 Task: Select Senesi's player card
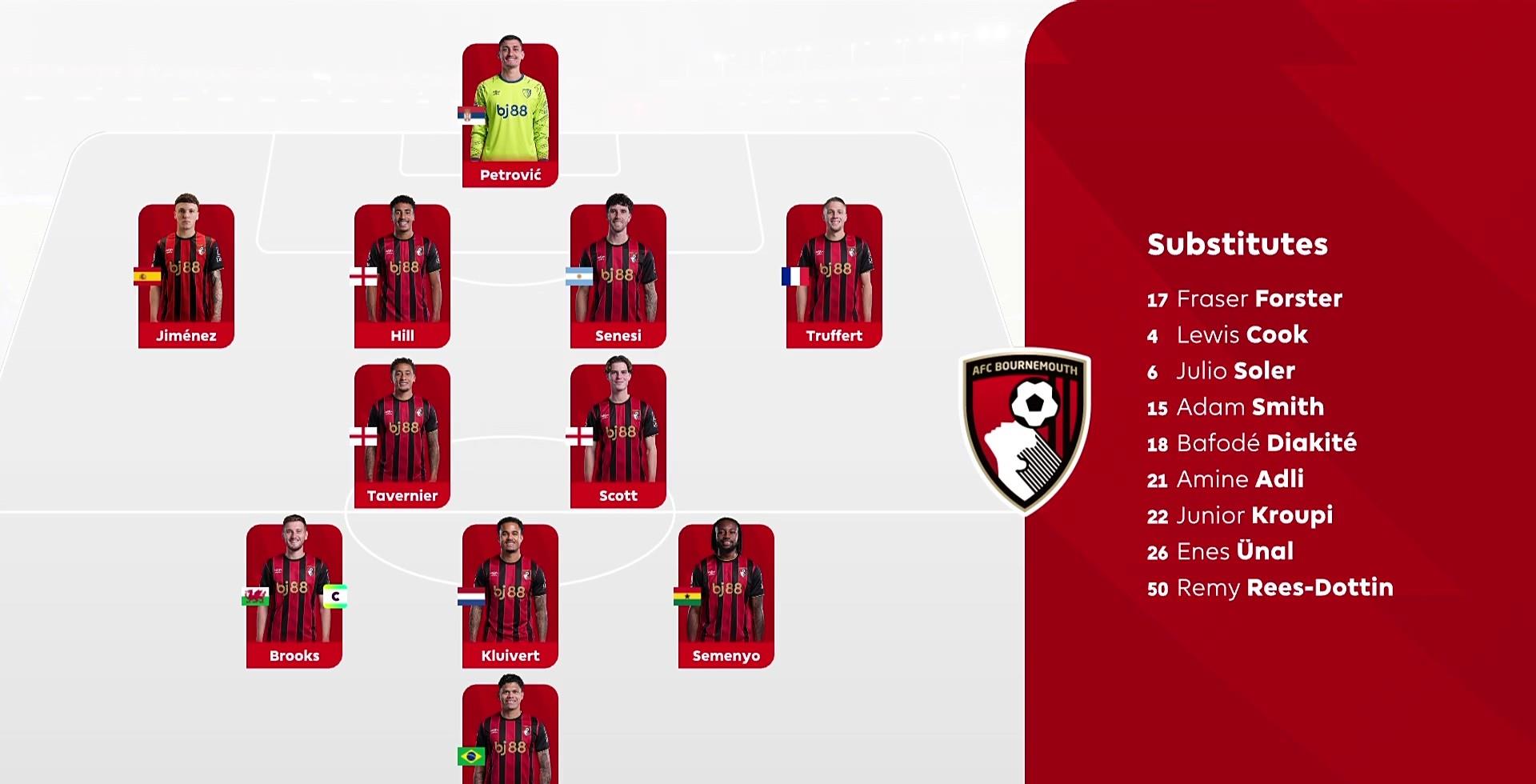(x=618, y=275)
